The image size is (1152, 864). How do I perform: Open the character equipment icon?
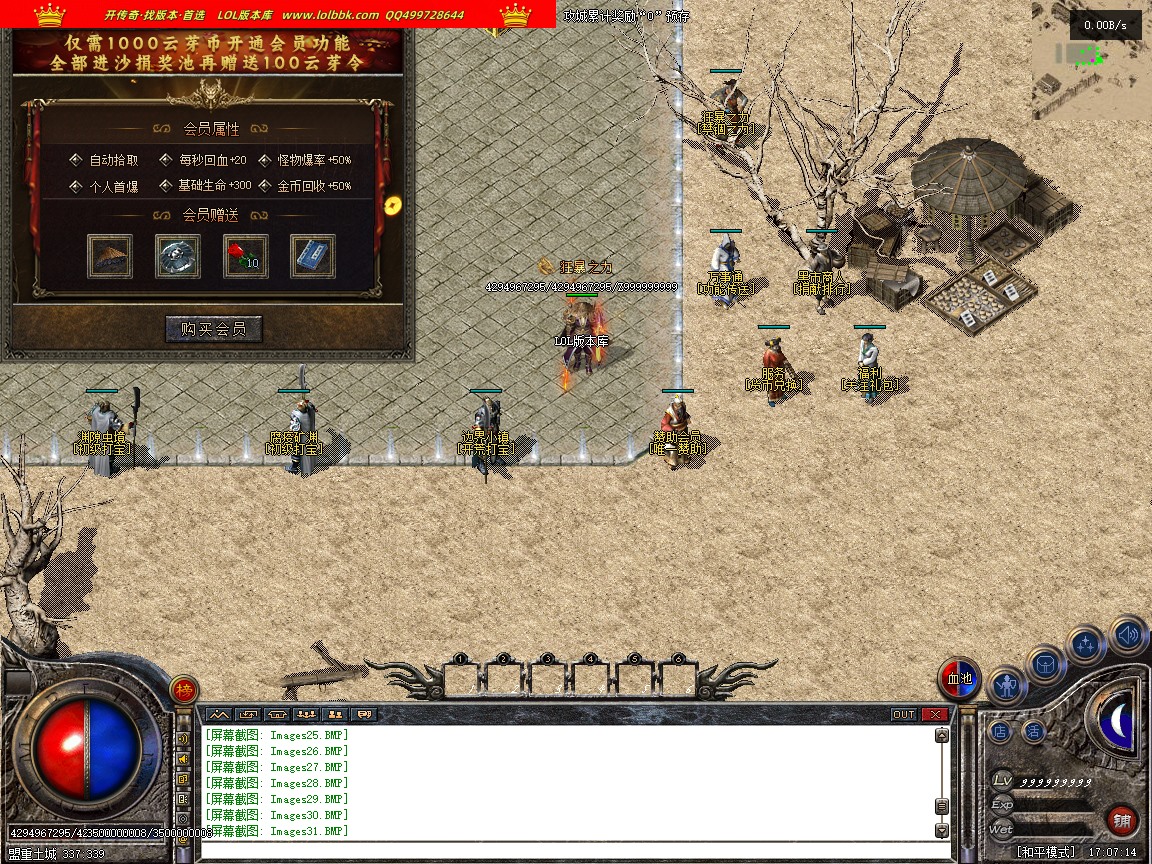pyautogui.click(x=1006, y=687)
